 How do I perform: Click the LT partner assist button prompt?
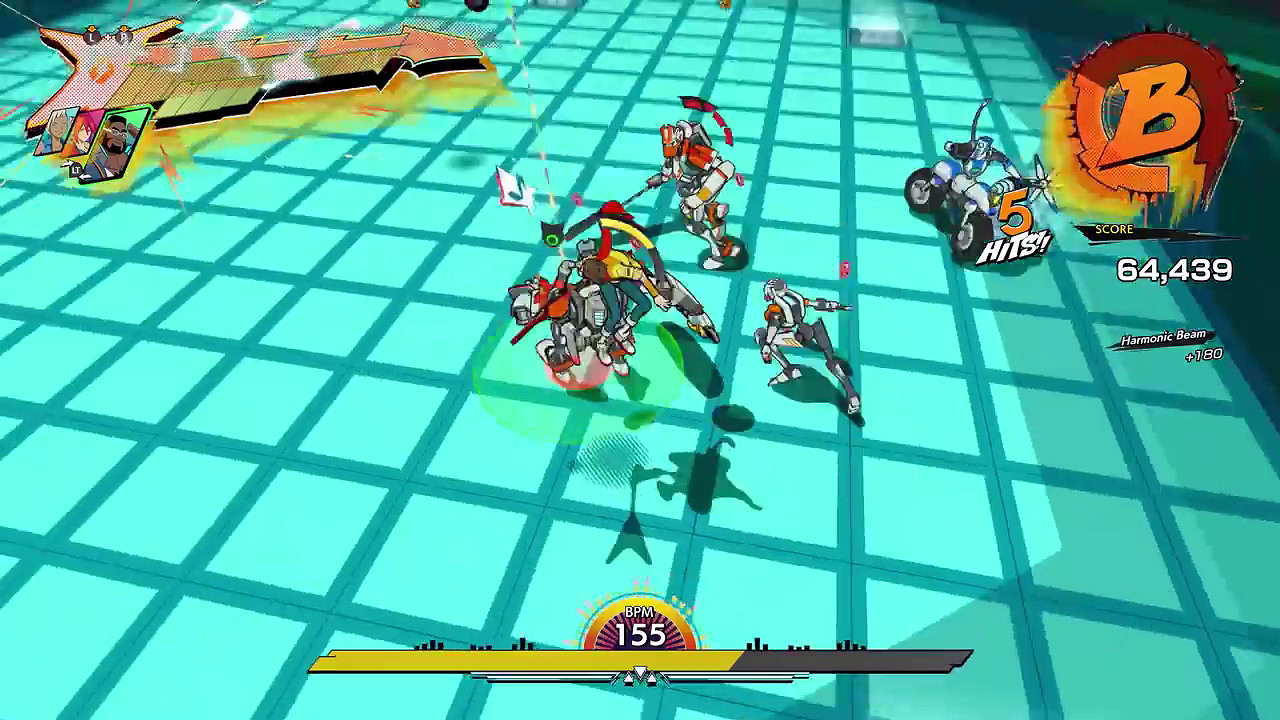pos(76,169)
